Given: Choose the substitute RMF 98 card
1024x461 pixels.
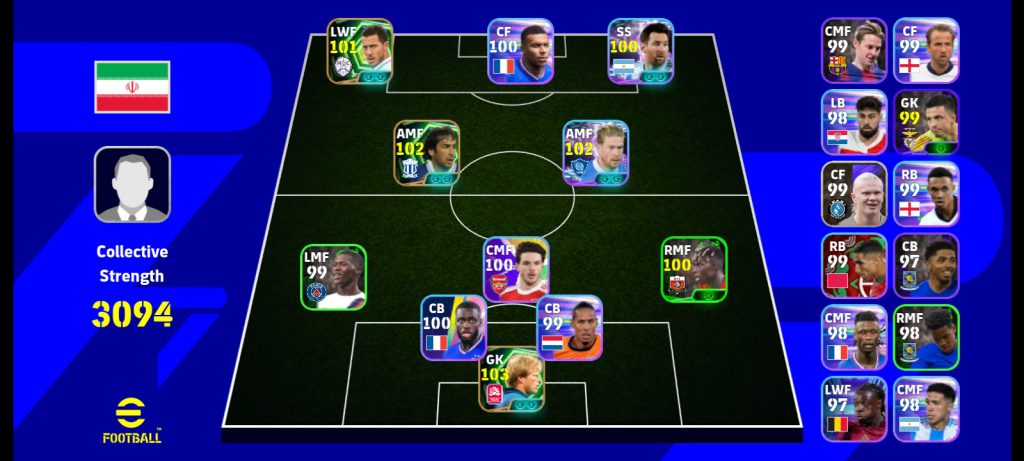Looking at the screenshot, I should [926, 338].
